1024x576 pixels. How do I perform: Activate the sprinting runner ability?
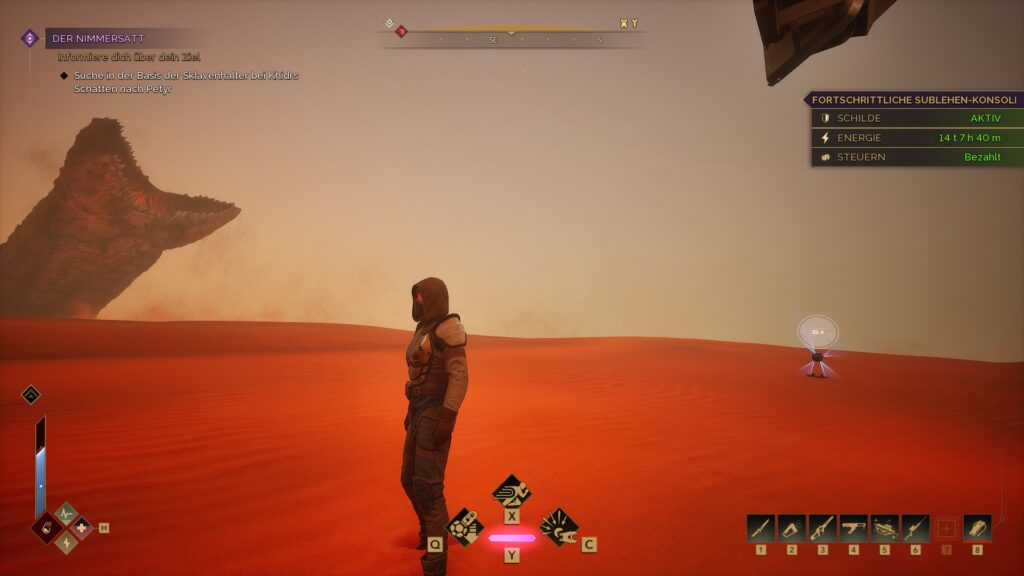click(511, 490)
